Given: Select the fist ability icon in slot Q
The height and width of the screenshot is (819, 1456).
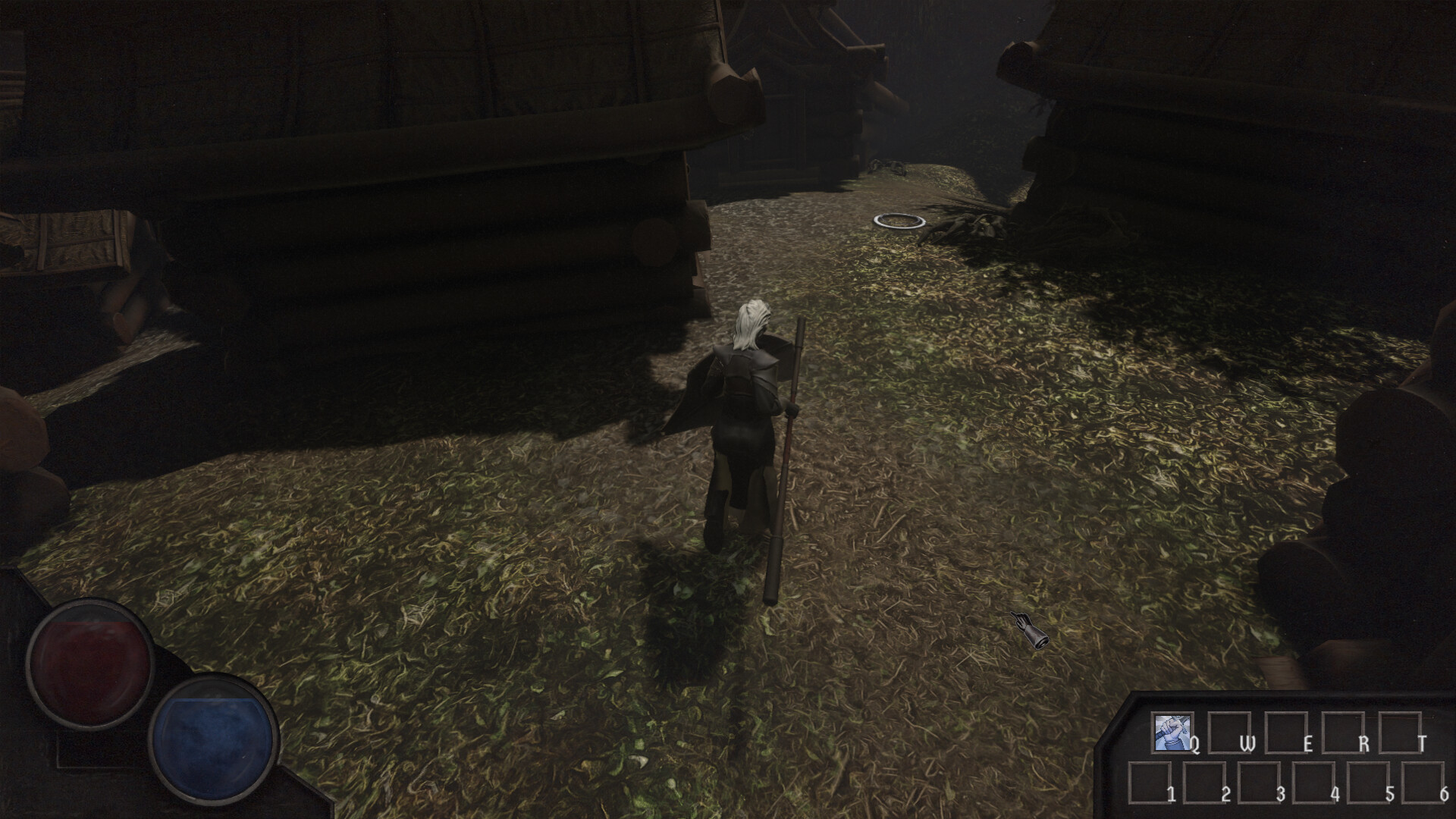Looking at the screenshot, I should point(1172,733).
